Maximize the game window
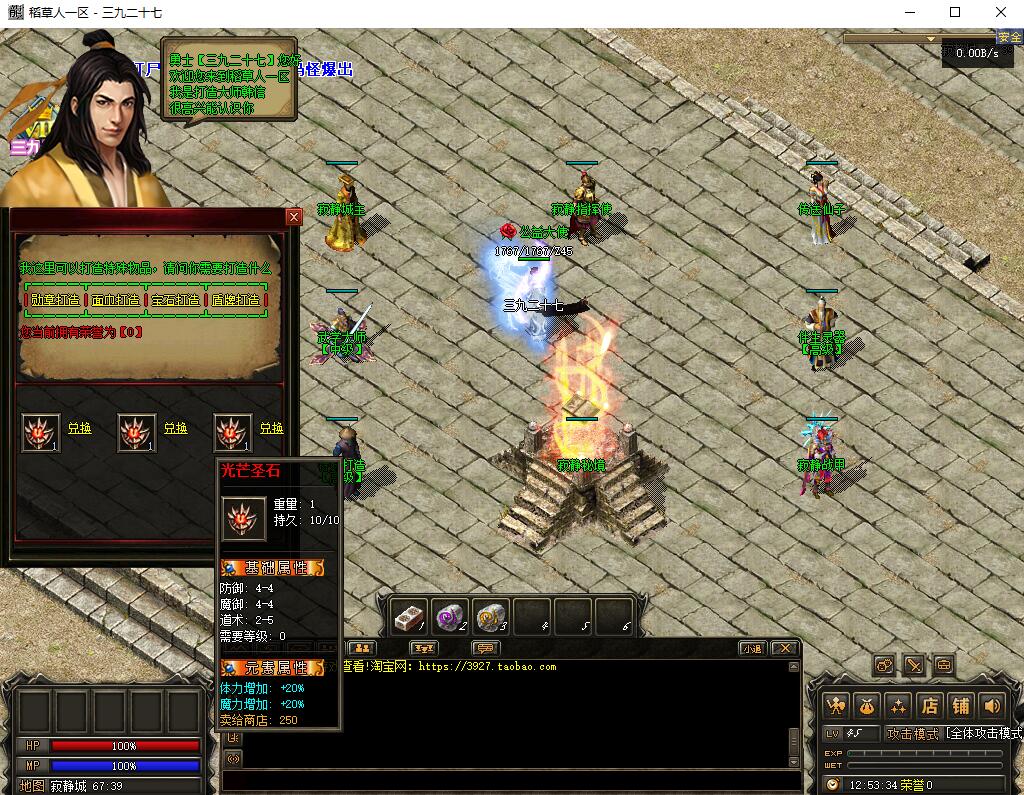Viewport: 1024px width, 795px height. coord(954,12)
